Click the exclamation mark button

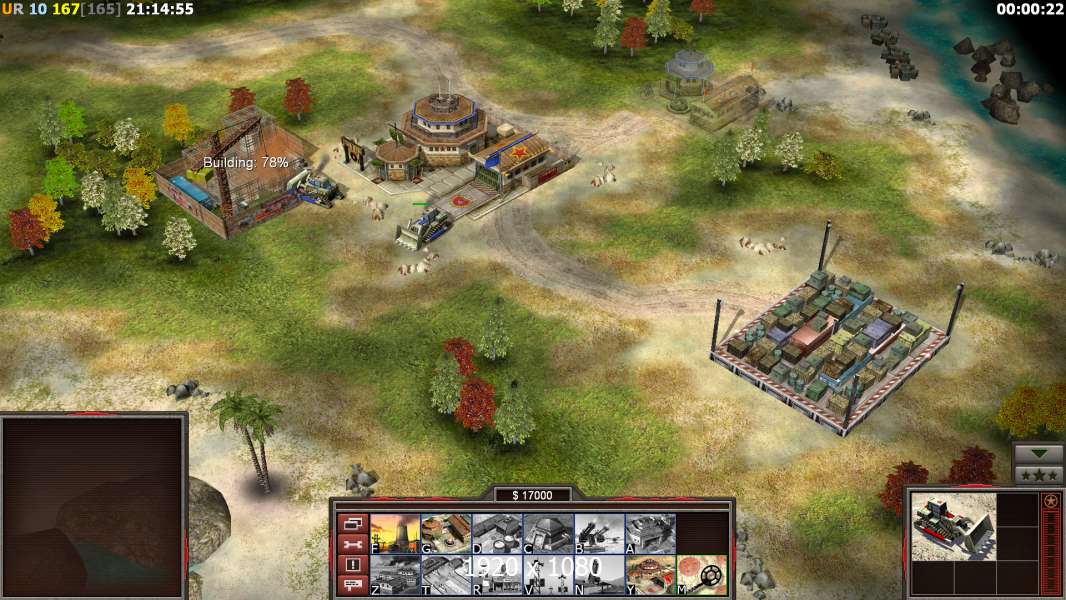pyautogui.click(x=352, y=565)
